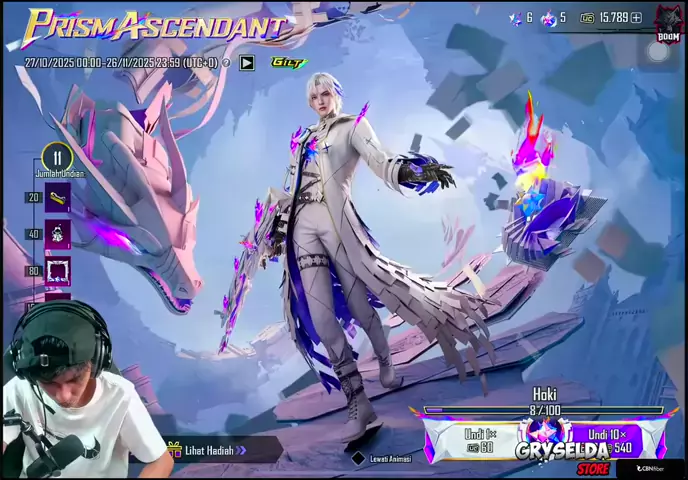This screenshot has height=480, width=688.
Task: Add UC with the plus button
Action: (636, 18)
